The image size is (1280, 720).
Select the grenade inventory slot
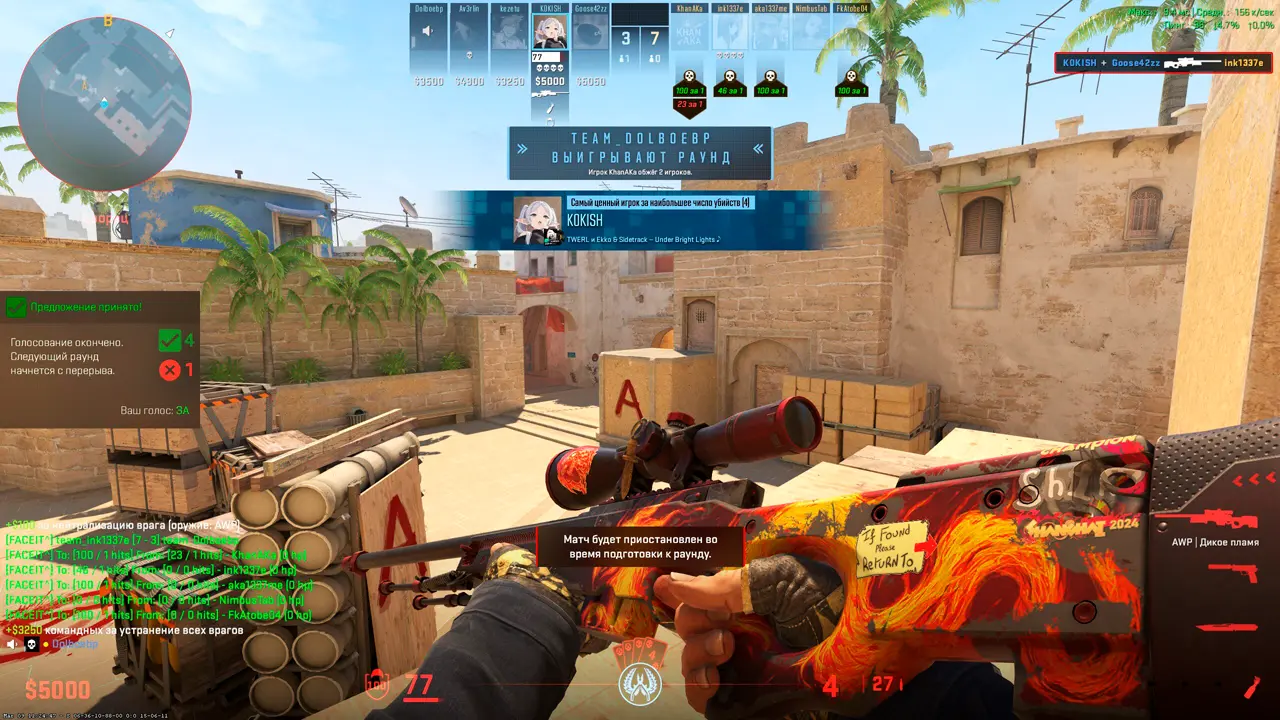click(x=1252, y=687)
